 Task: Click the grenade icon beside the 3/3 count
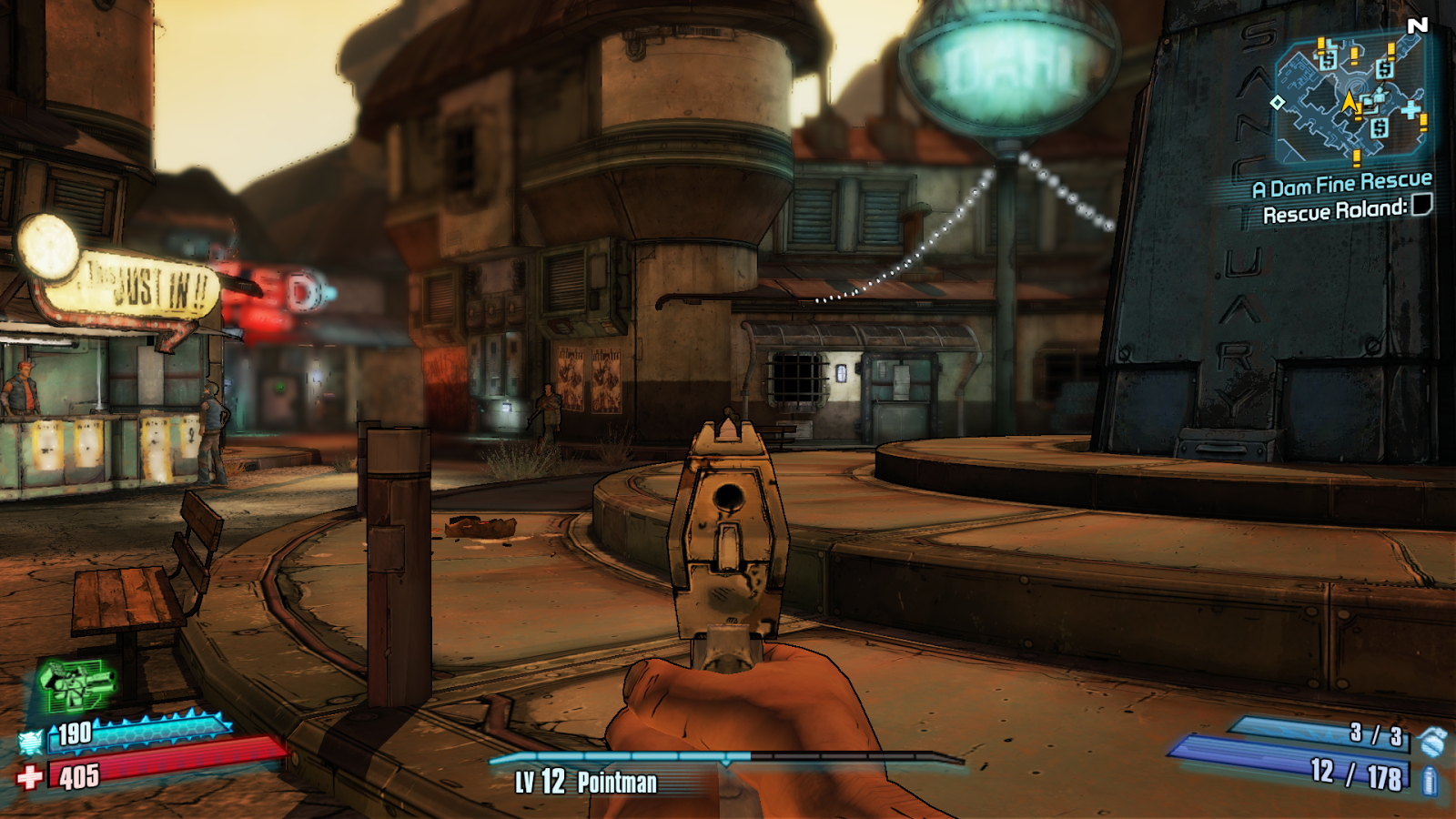pyautogui.click(x=1433, y=742)
